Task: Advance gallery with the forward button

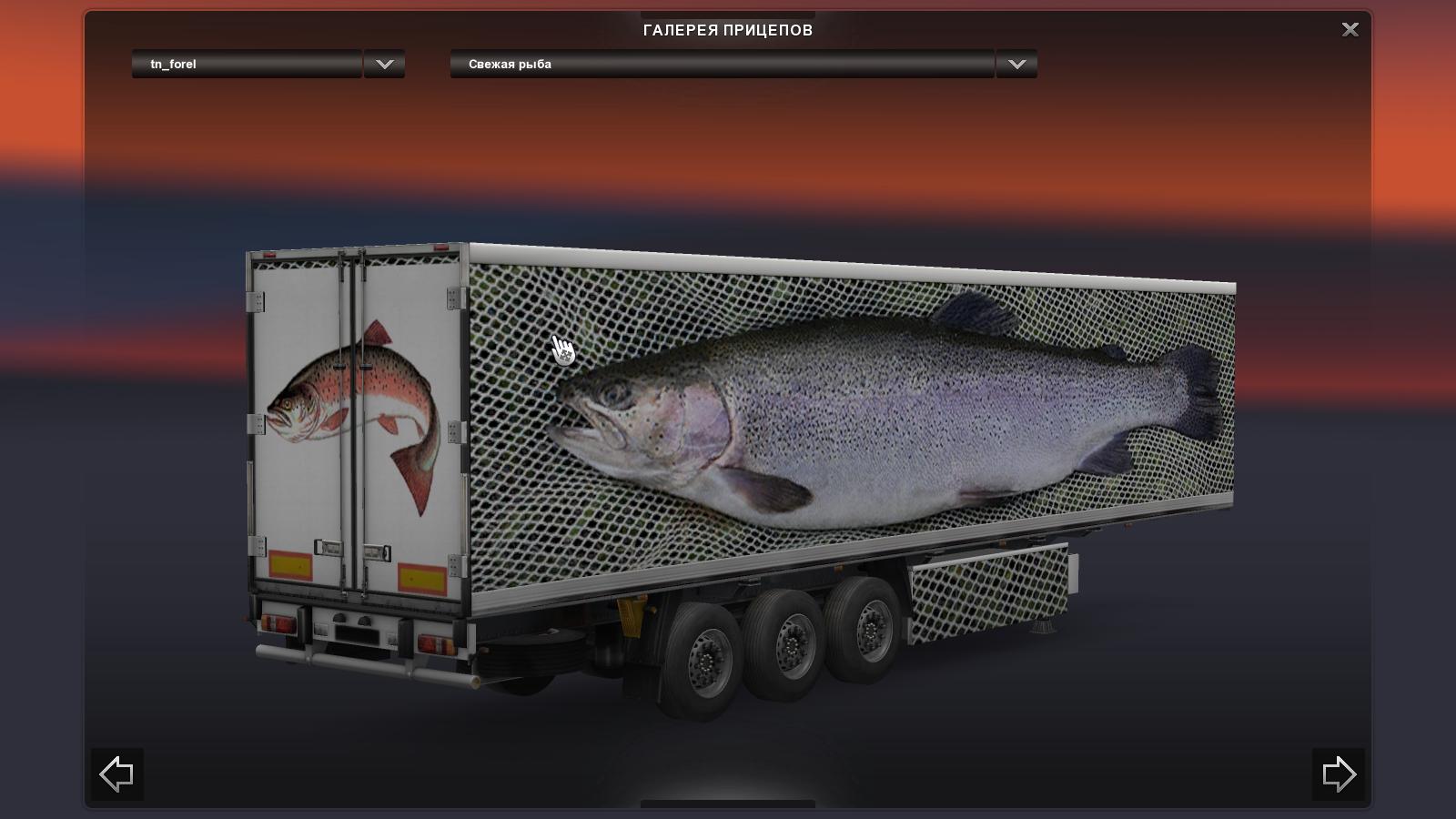Action: pyautogui.click(x=1340, y=773)
